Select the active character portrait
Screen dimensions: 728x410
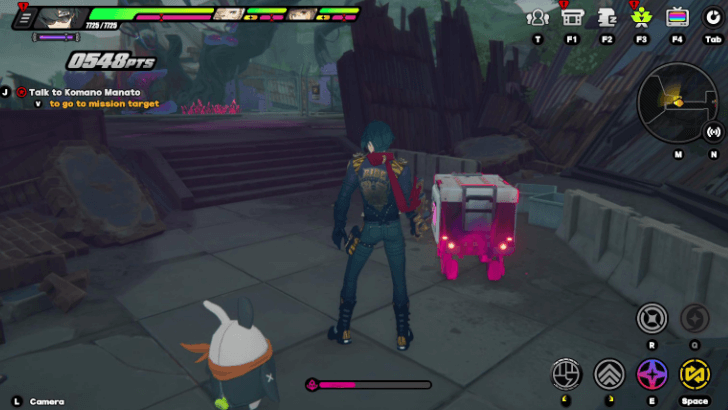tap(60, 17)
